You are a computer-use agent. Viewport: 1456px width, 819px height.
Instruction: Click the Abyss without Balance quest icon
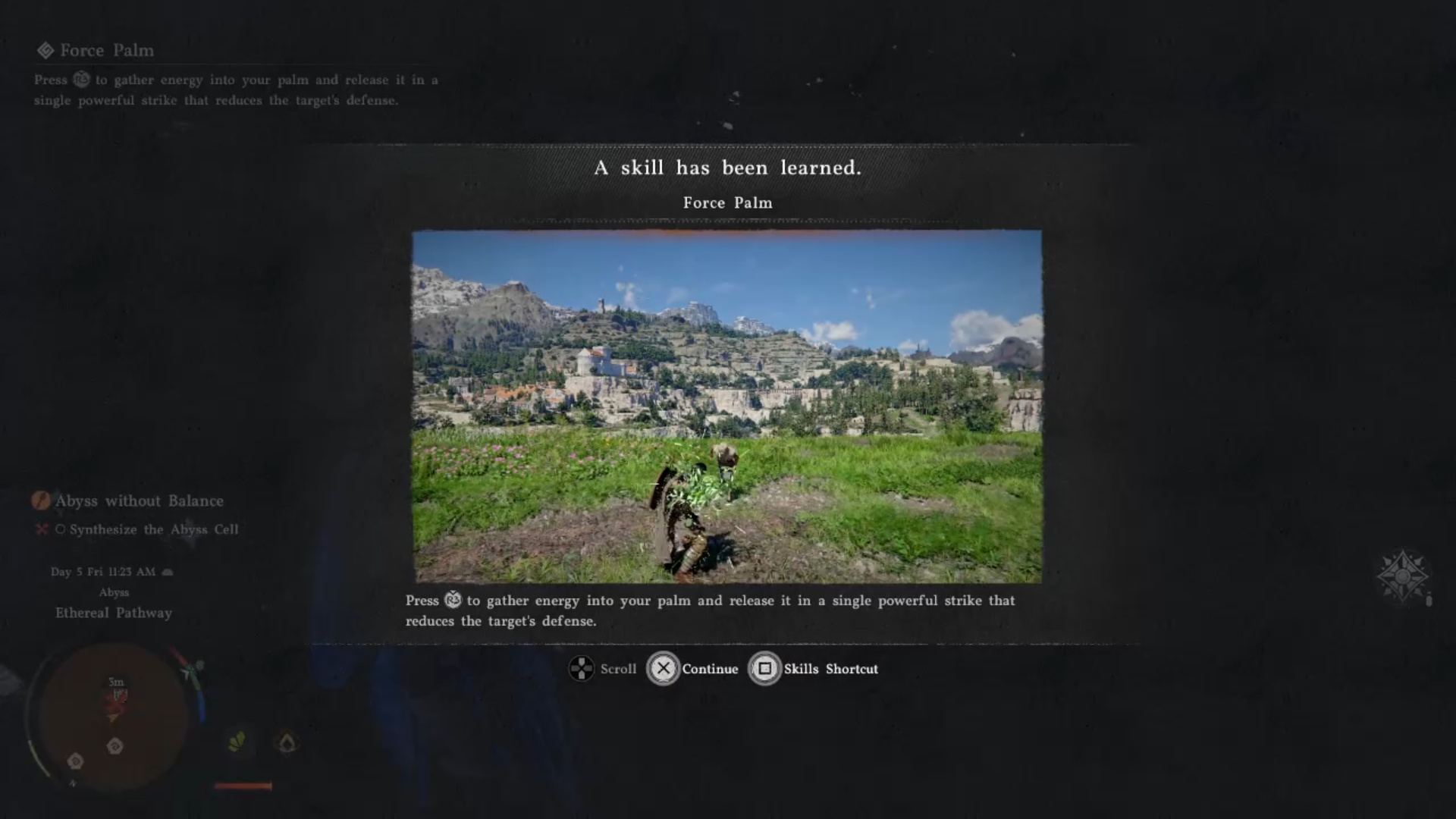coord(41,501)
